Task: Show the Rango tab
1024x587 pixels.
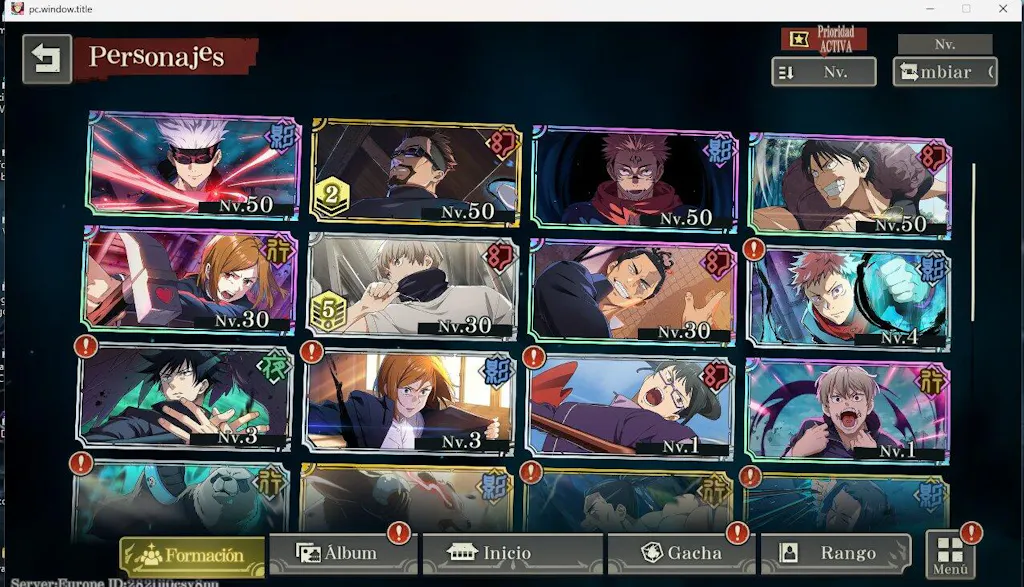Action: [x=836, y=553]
